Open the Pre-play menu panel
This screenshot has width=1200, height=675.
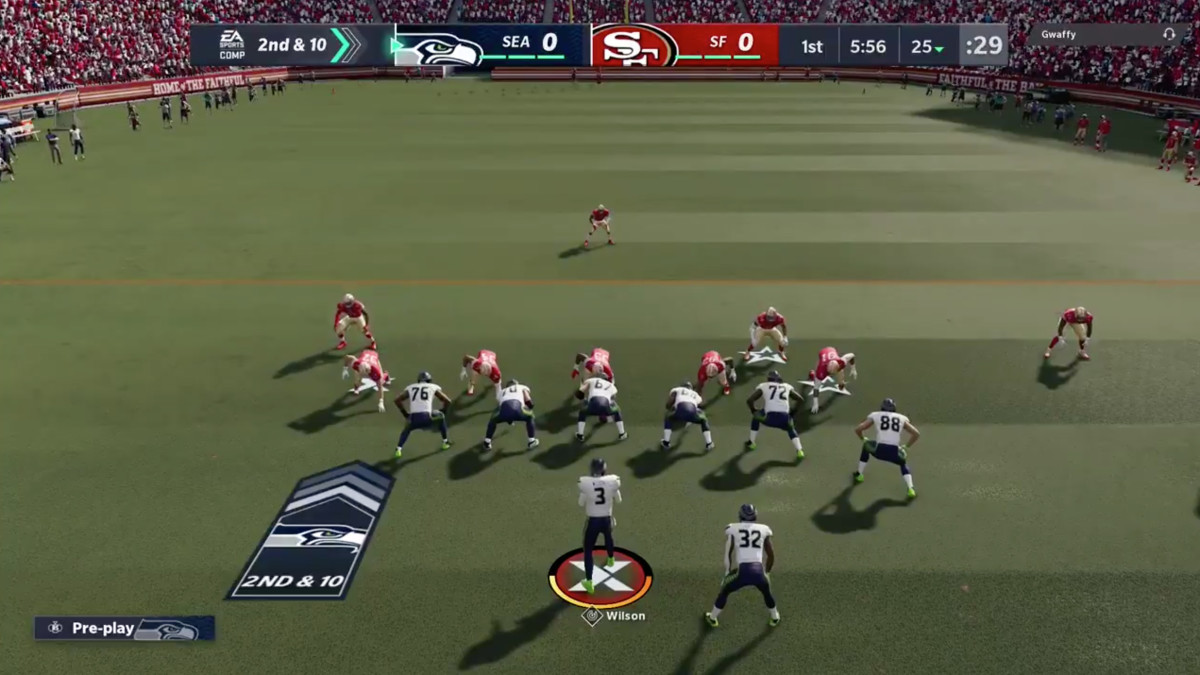[x=124, y=628]
